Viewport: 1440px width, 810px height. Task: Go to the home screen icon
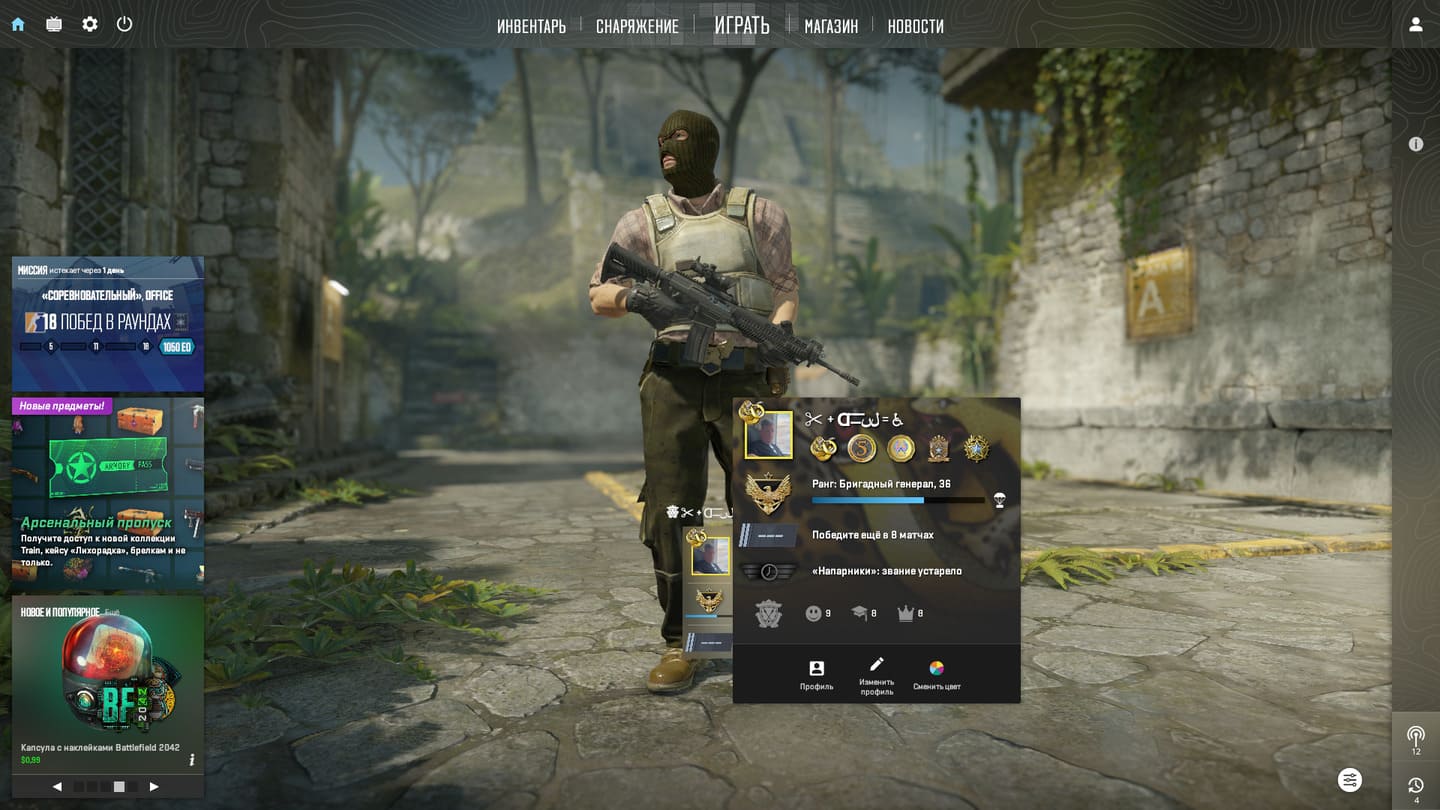tap(18, 24)
